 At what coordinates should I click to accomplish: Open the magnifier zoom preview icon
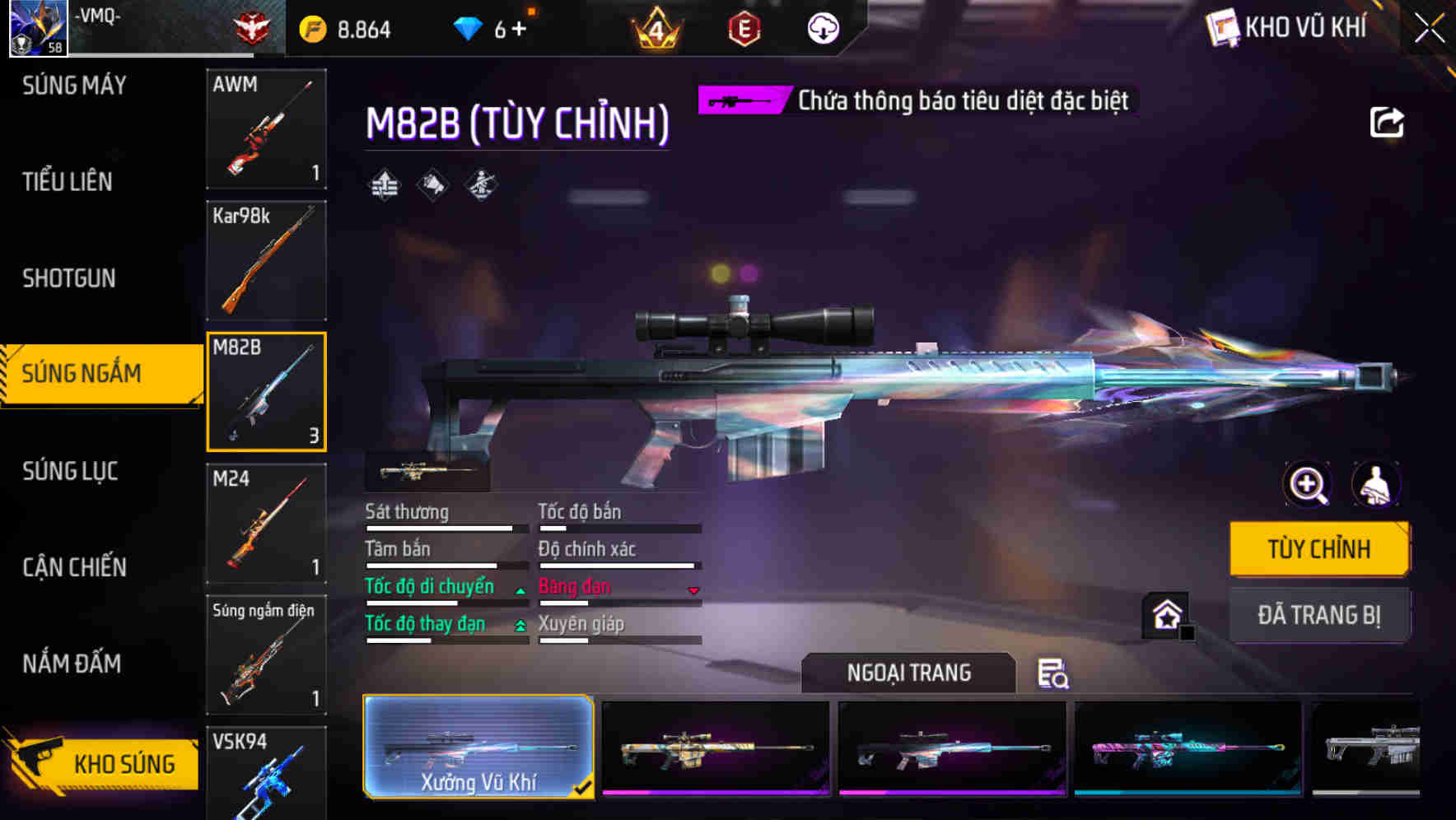click(1308, 485)
